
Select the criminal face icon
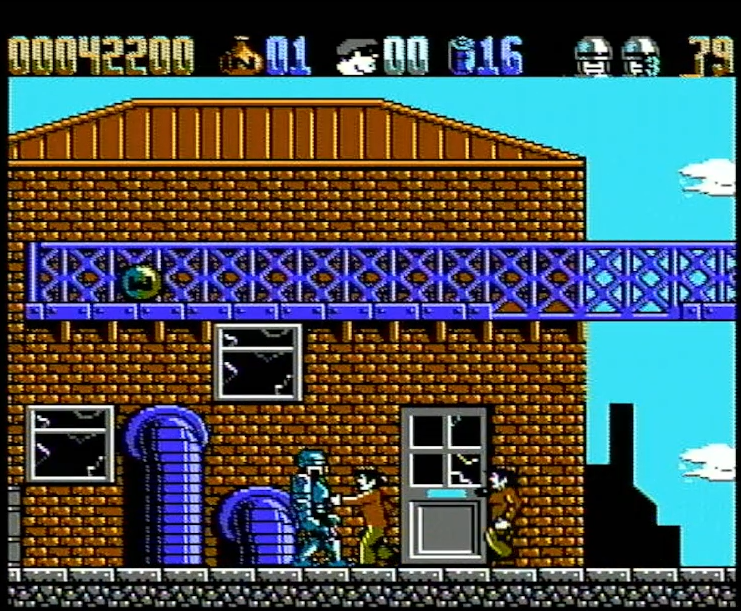pyautogui.click(x=357, y=57)
